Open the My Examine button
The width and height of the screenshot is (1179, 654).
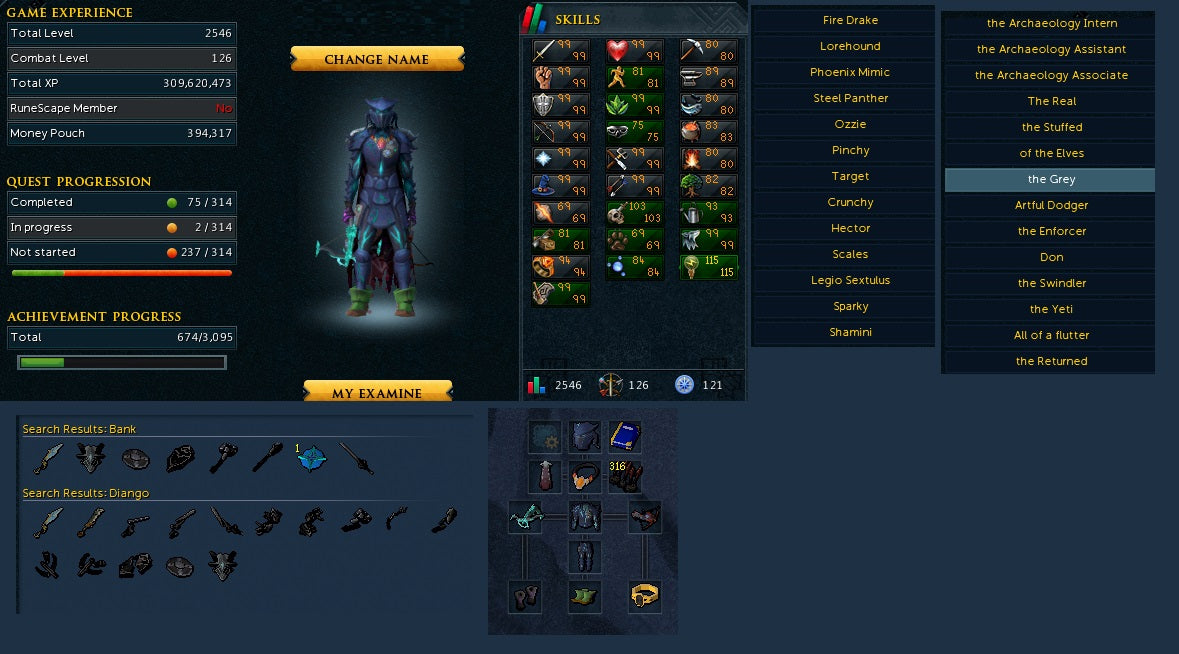click(x=377, y=393)
